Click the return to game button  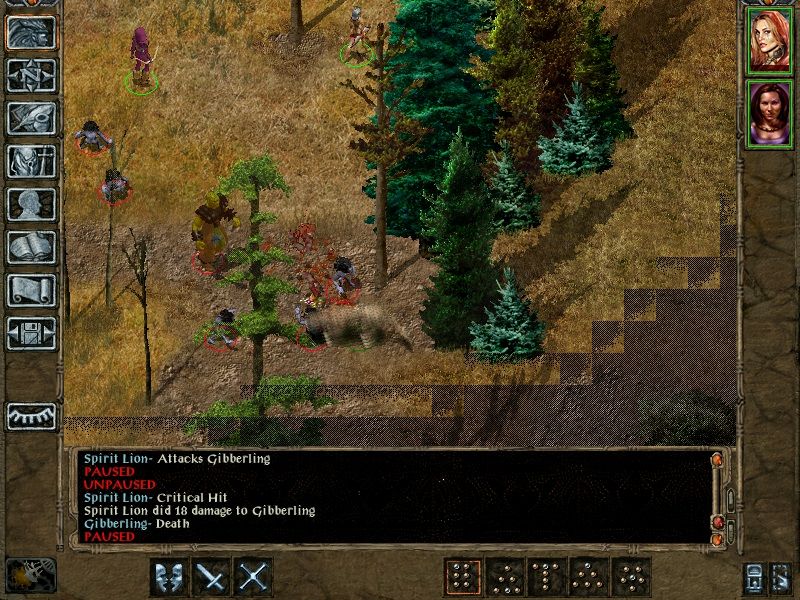[31, 34]
